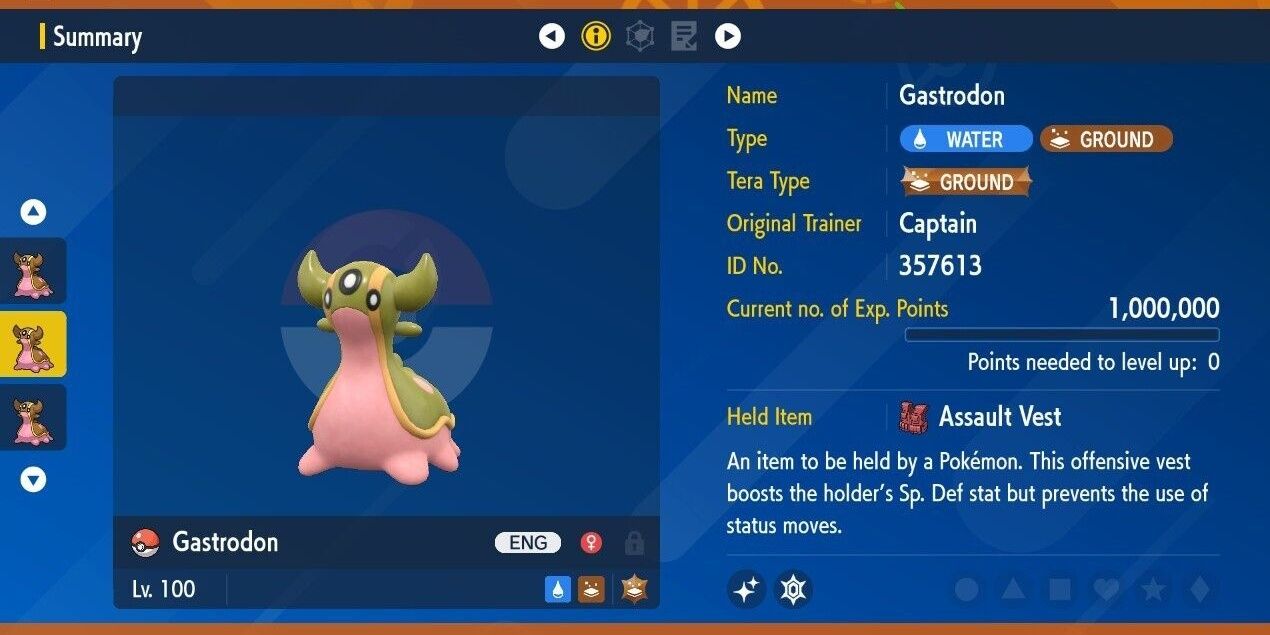Select the yellow-highlighted Gastrodon thumbnail
Viewport: 1270px width, 635px height.
click(34, 344)
